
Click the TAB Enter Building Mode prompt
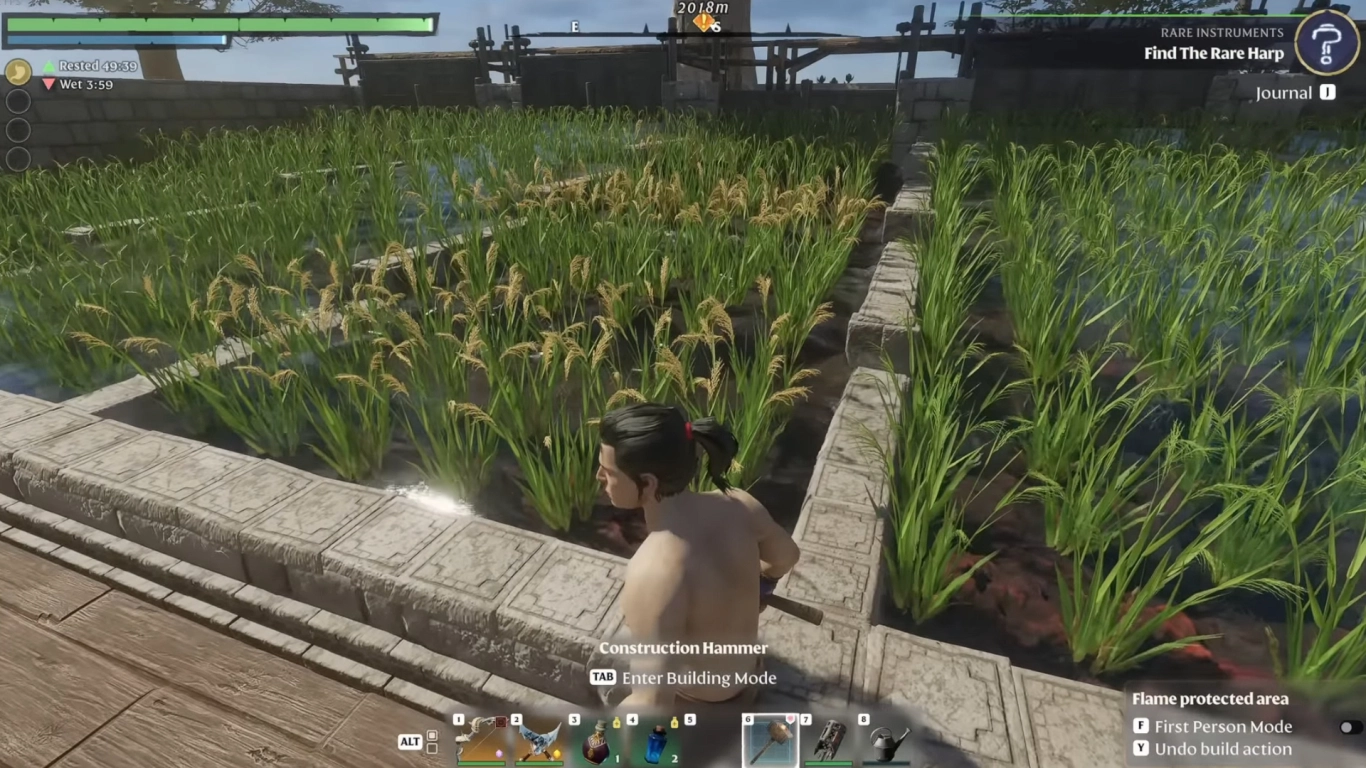tap(685, 678)
